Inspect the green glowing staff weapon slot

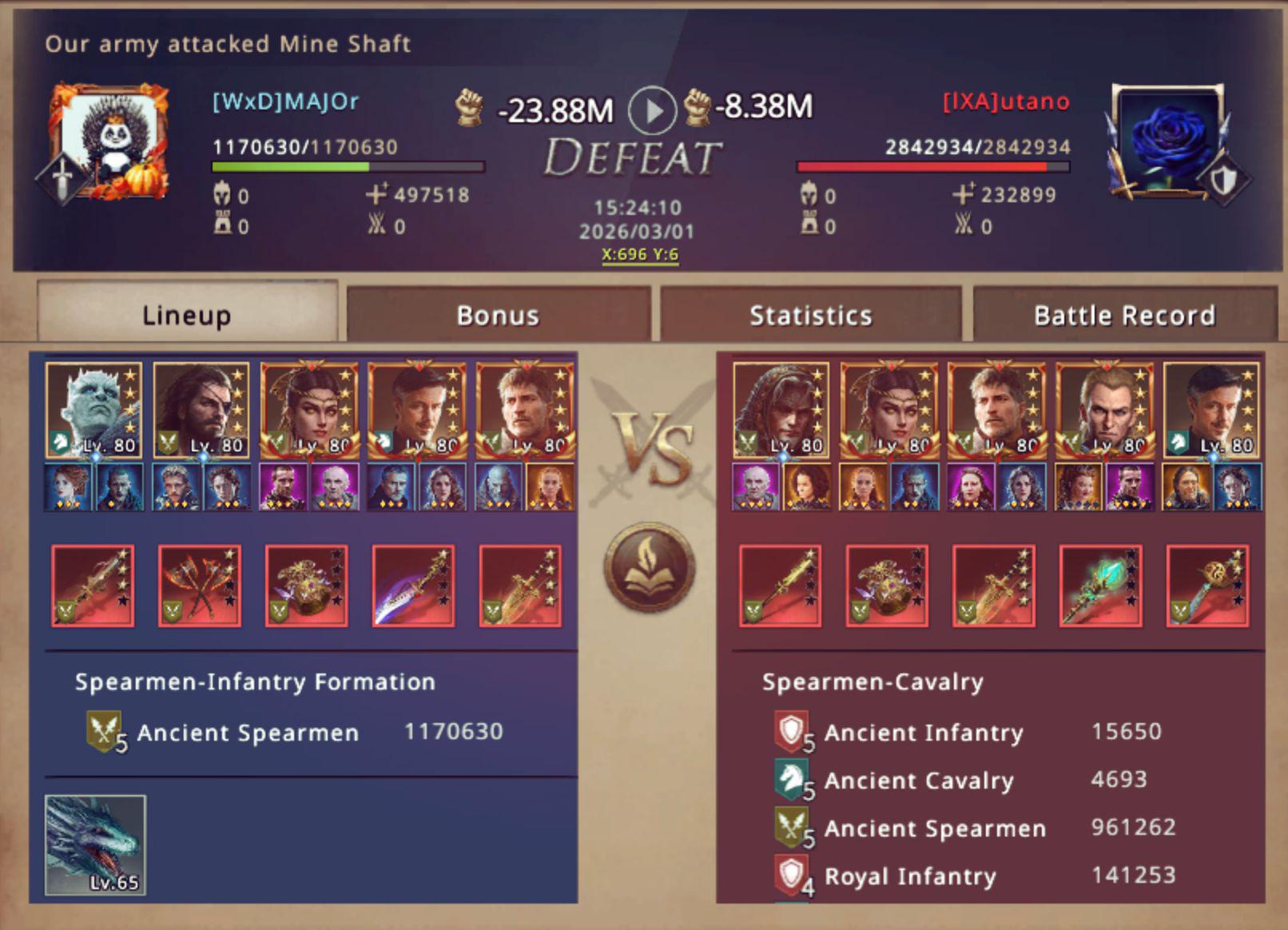tap(1100, 586)
